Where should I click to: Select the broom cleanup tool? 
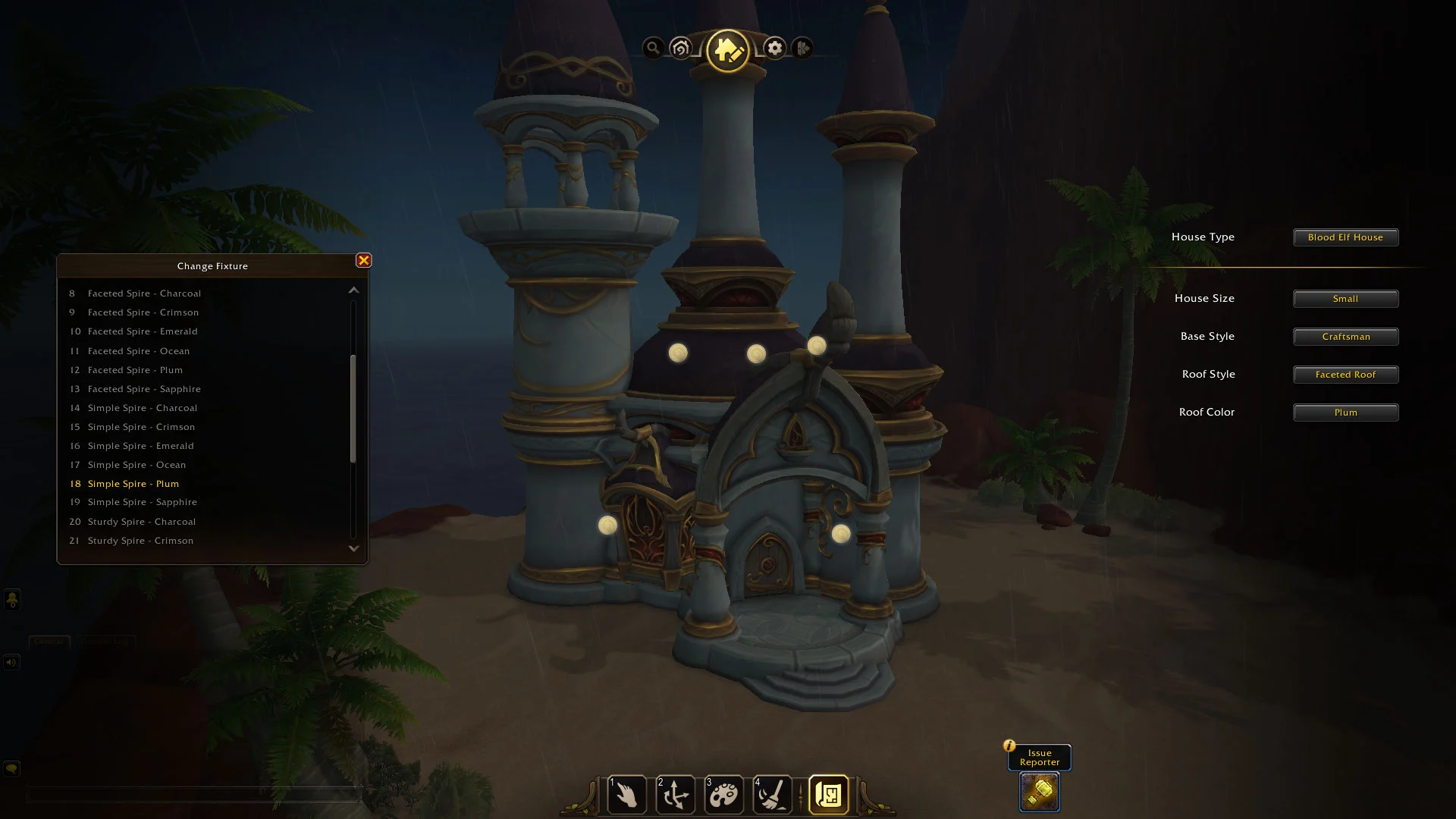773,795
